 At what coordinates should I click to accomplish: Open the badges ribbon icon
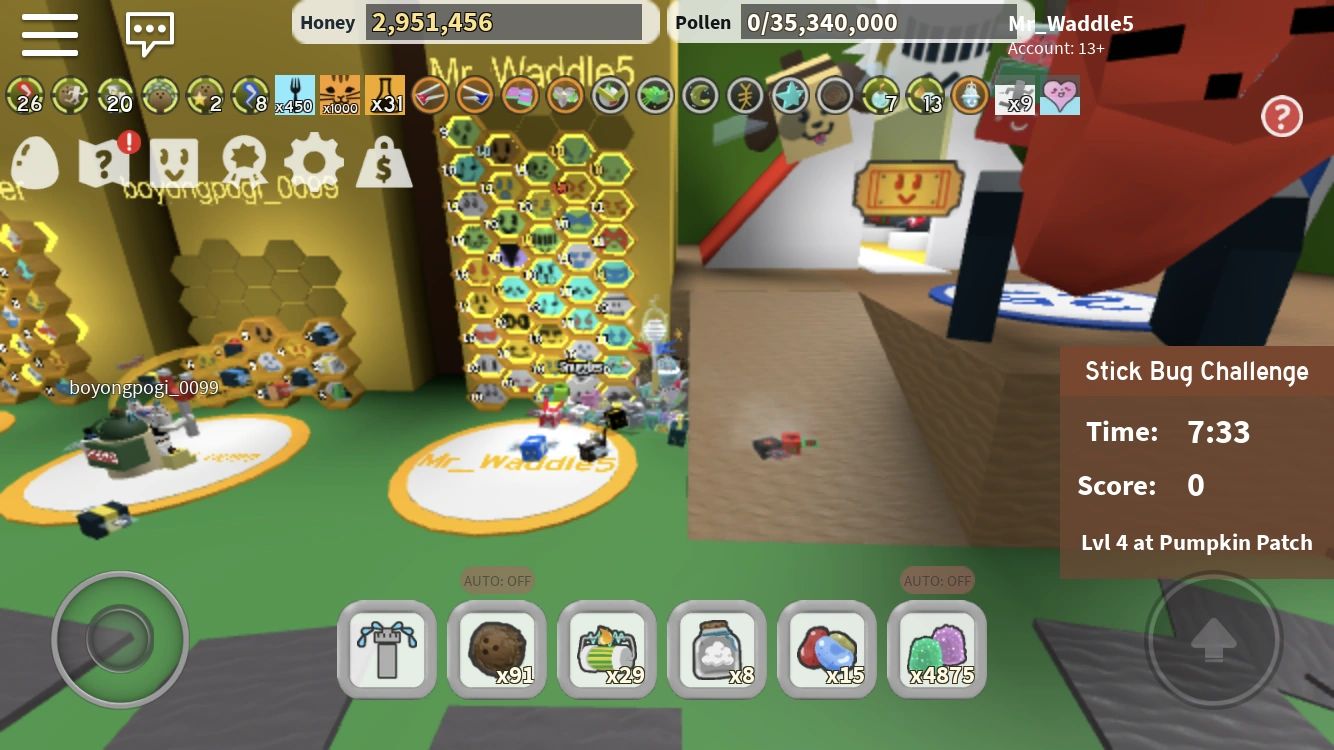coord(243,160)
